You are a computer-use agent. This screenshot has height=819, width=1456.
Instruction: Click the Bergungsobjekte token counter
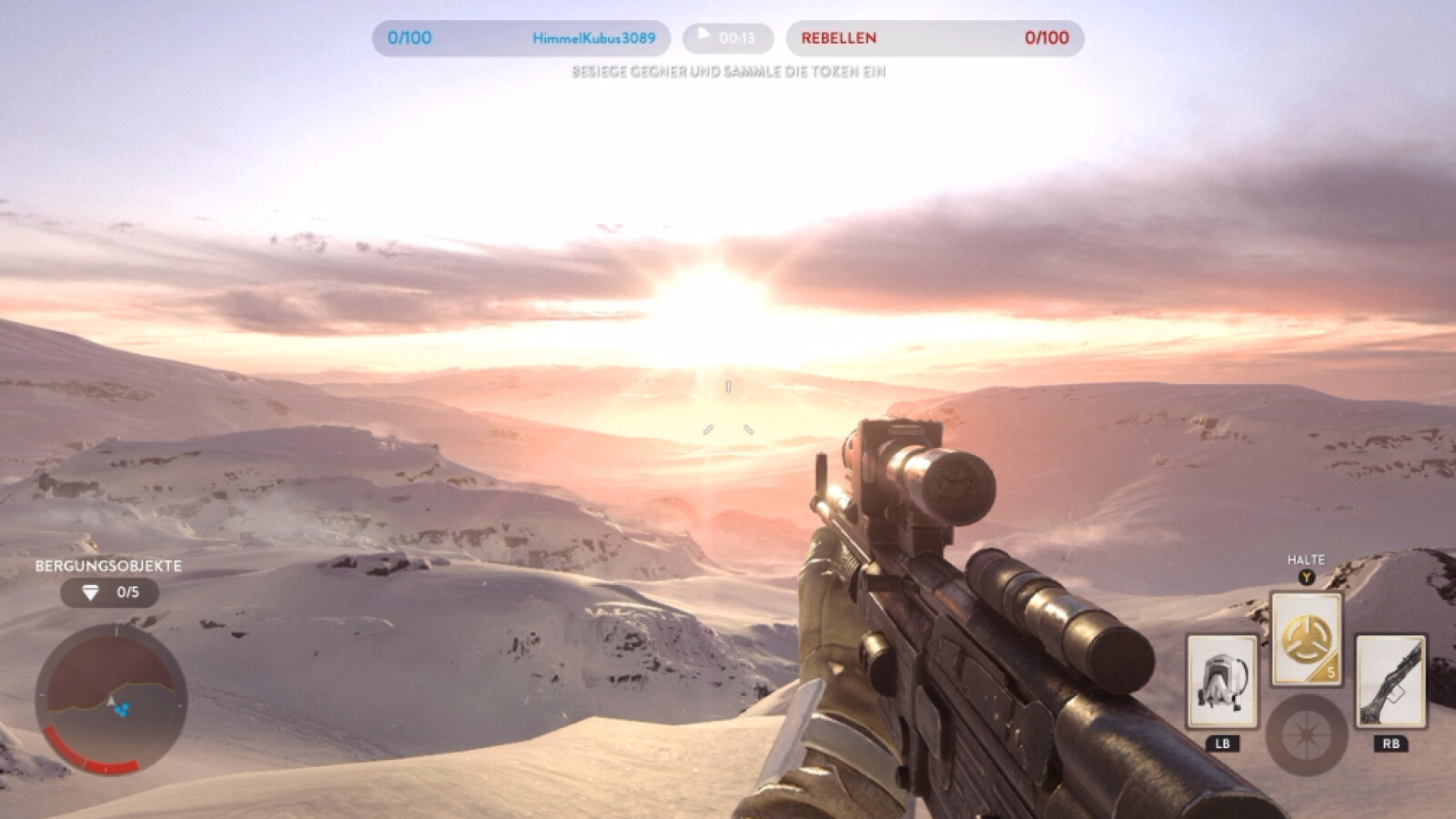tap(110, 592)
